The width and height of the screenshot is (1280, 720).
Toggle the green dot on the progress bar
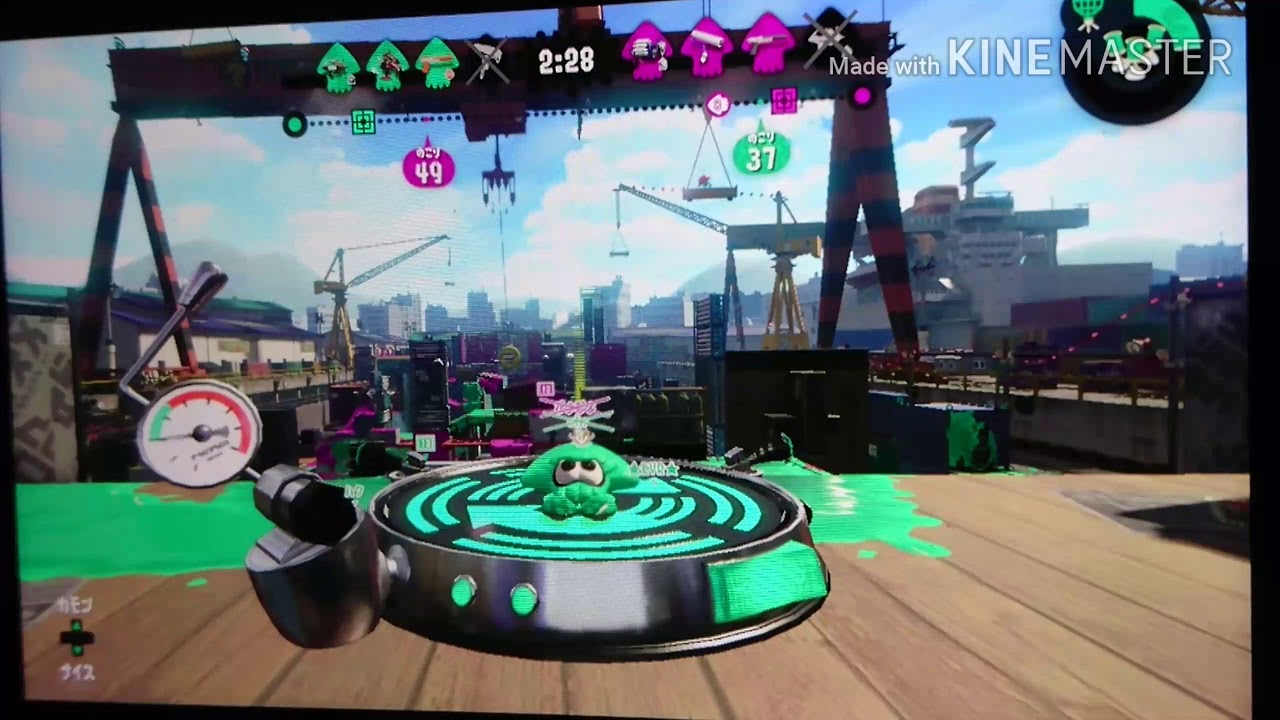click(x=293, y=123)
